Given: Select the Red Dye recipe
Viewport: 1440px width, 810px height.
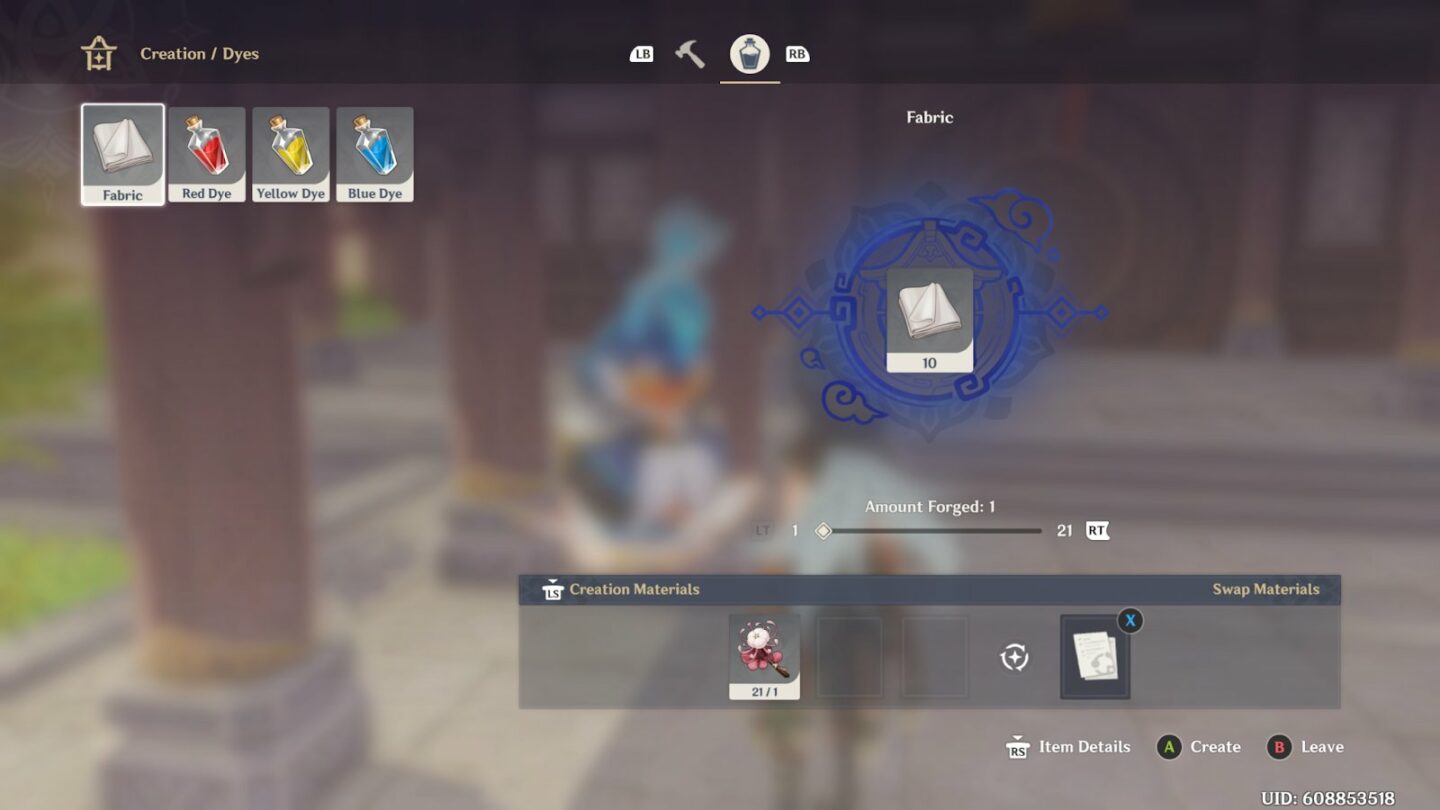Looking at the screenshot, I should pos(207,152).
